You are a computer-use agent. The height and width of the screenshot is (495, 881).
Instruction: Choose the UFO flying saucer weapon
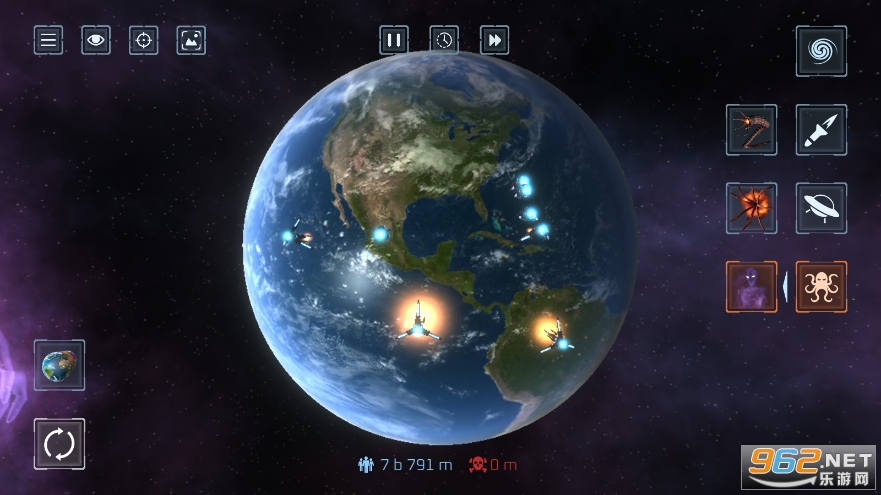point(821,208)
